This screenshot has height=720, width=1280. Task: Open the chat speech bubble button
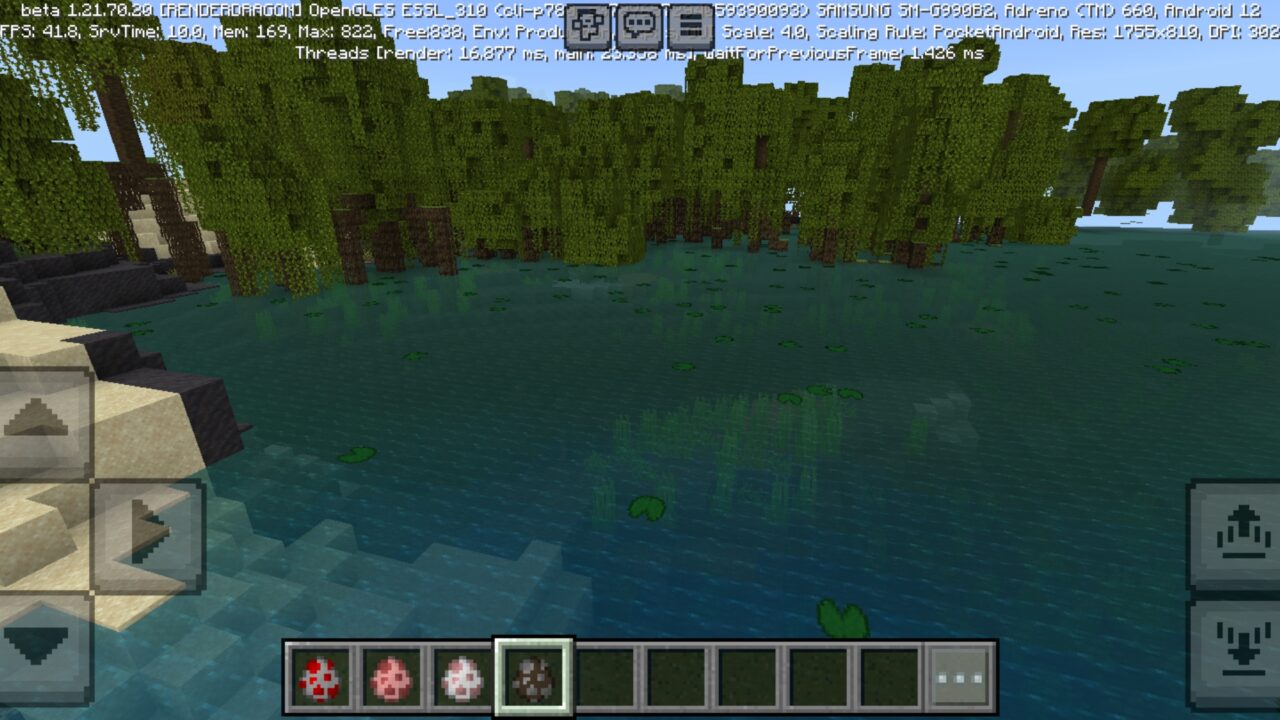coord(639,26)
